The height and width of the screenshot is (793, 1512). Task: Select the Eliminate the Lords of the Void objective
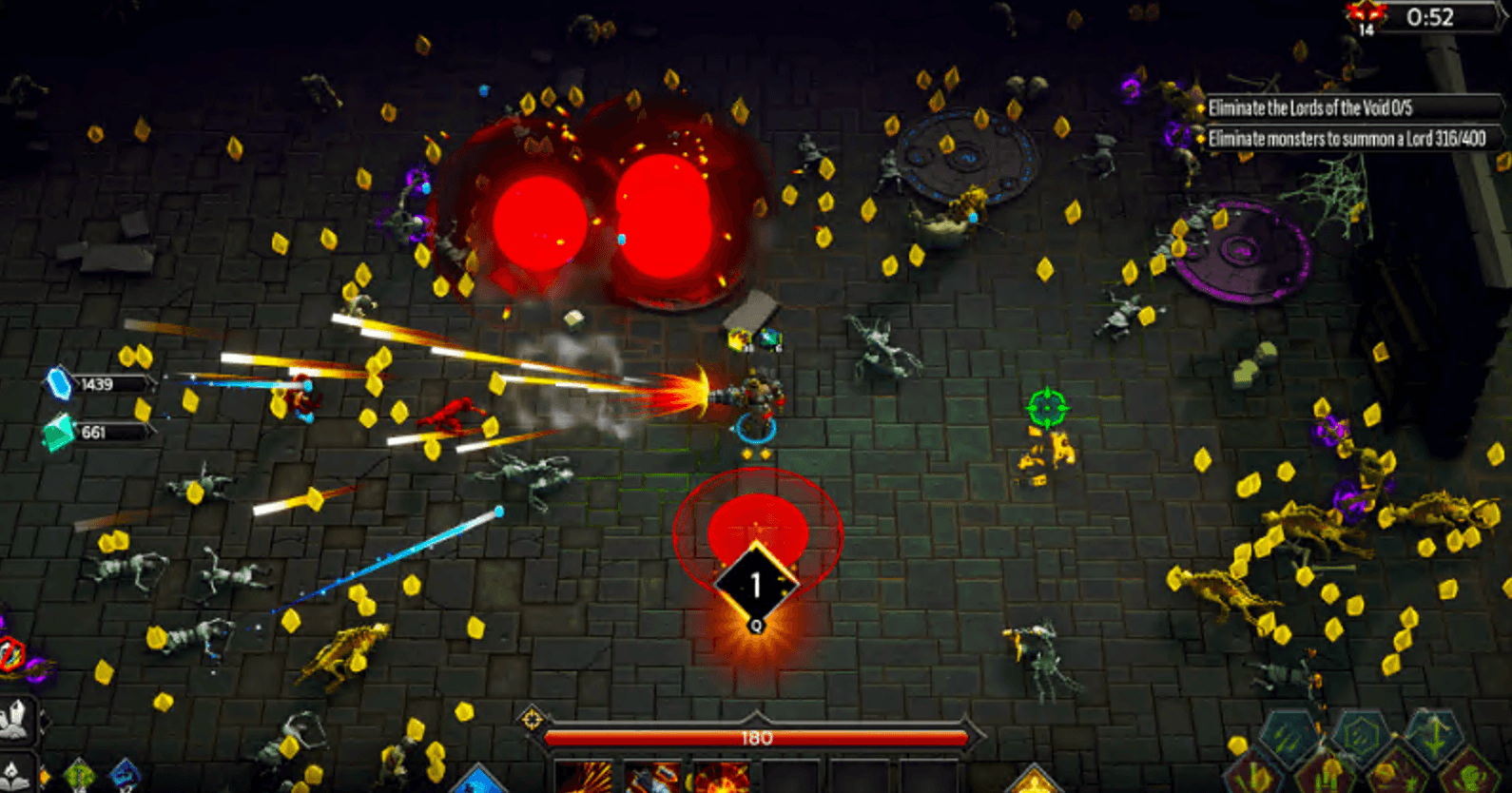[x=1310, y=107]
